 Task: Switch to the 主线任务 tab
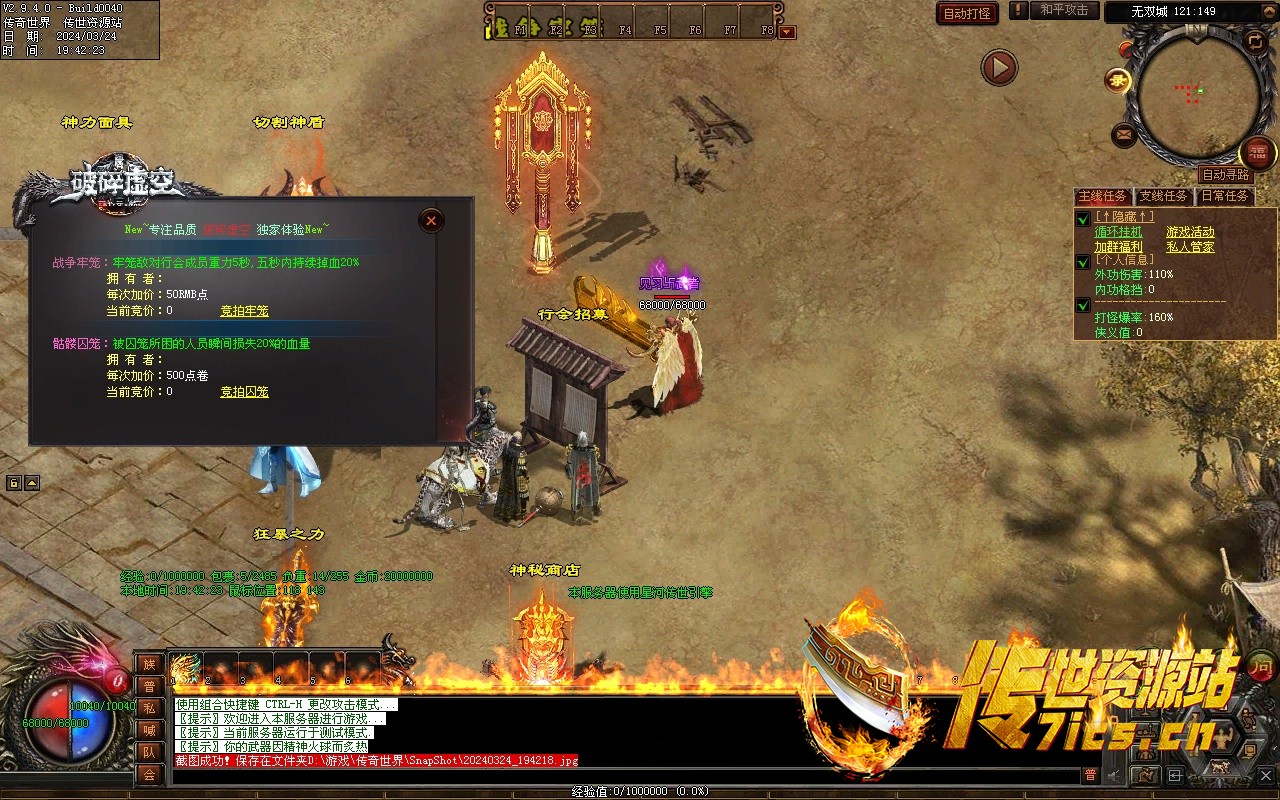pos(1102,196)
